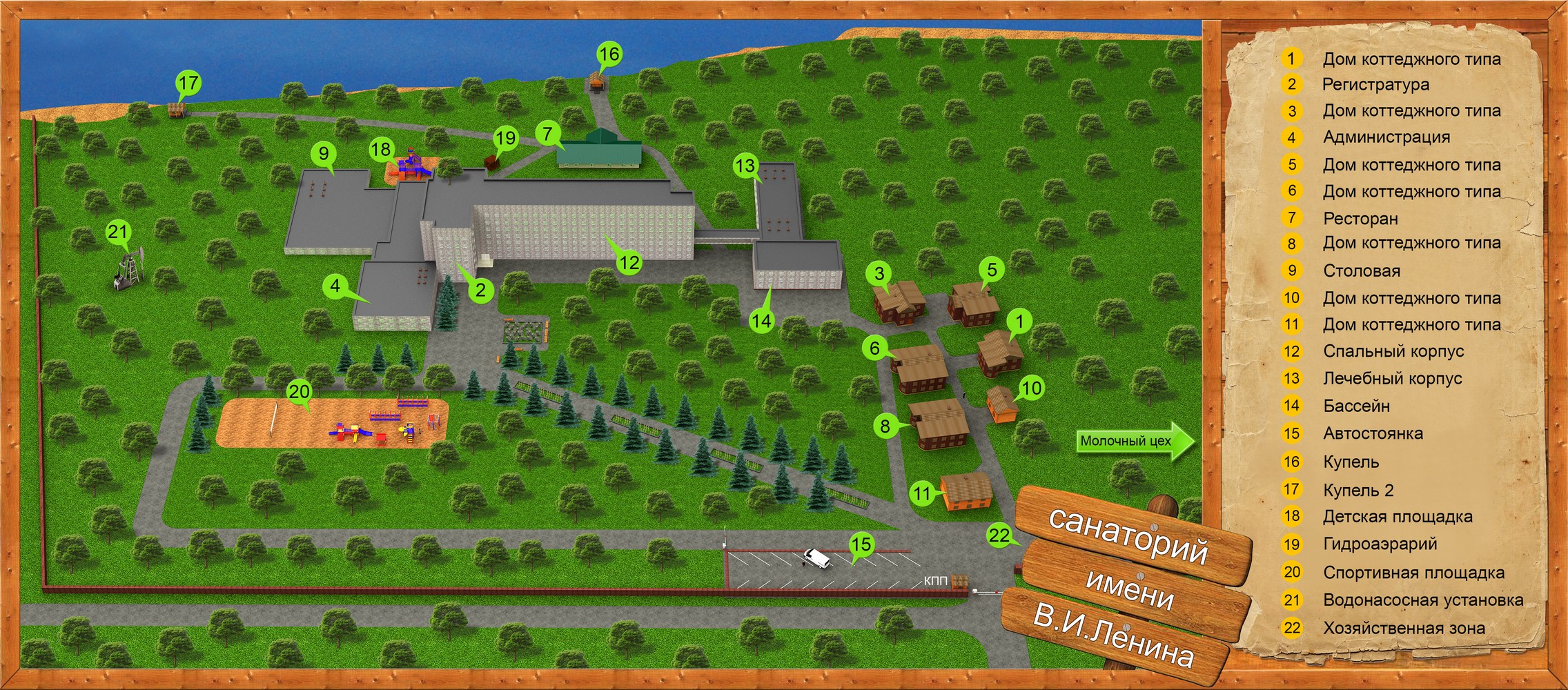1568x690 pixels.
Task: Pick Лечебный корпус from the legend
Action: click(1392, 378)
